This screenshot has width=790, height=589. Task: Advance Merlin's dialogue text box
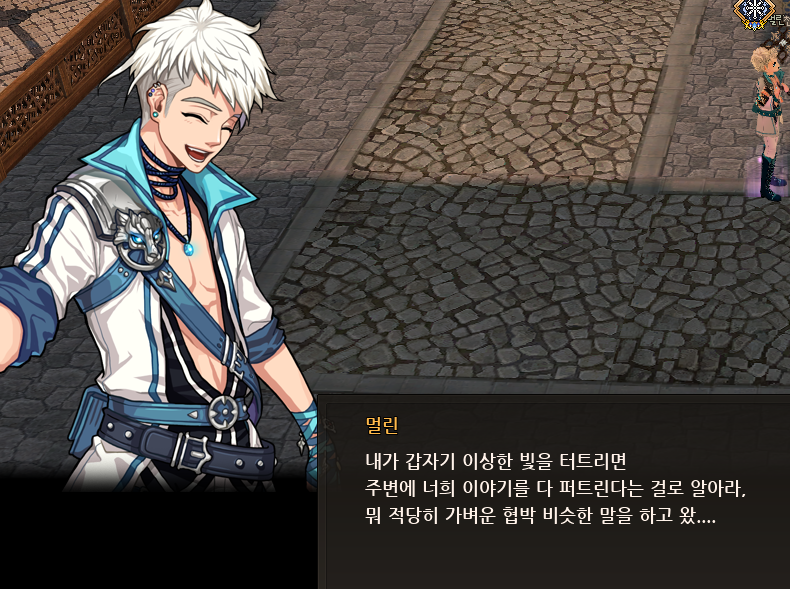(555, 490)
